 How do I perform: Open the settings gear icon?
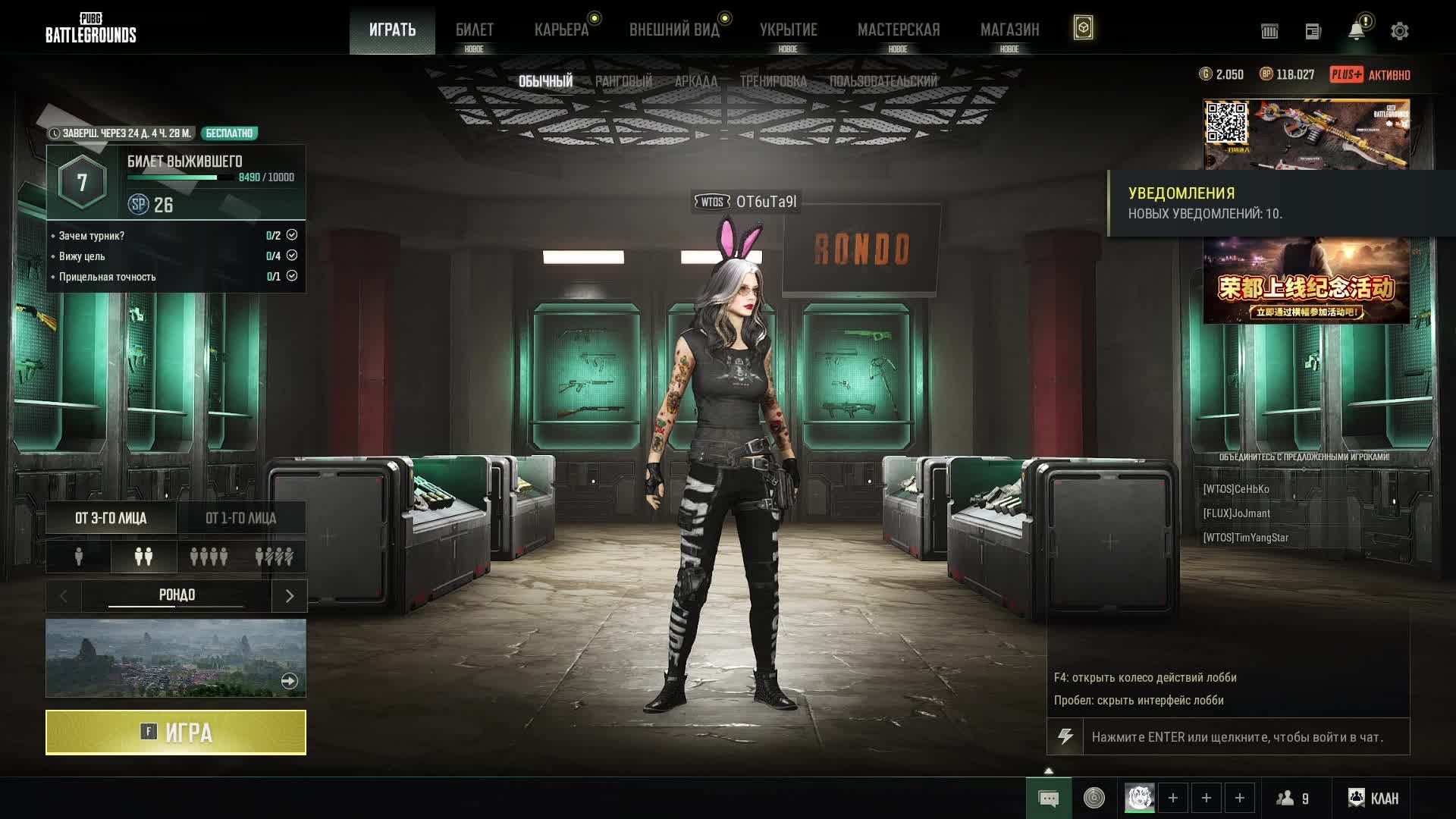(1399, 31)
